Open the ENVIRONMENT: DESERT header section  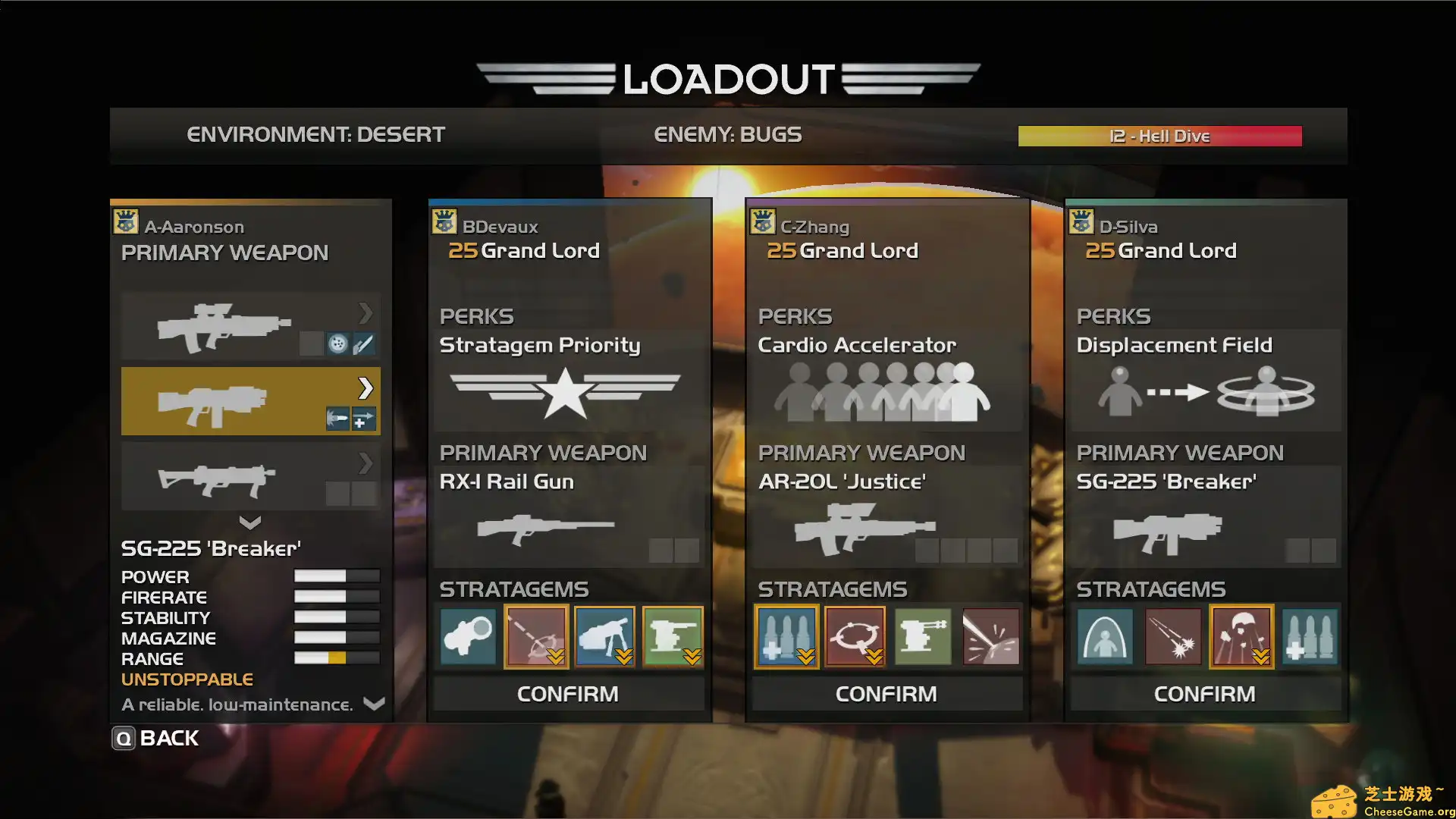pyautogui.click(x=315, y=134)
